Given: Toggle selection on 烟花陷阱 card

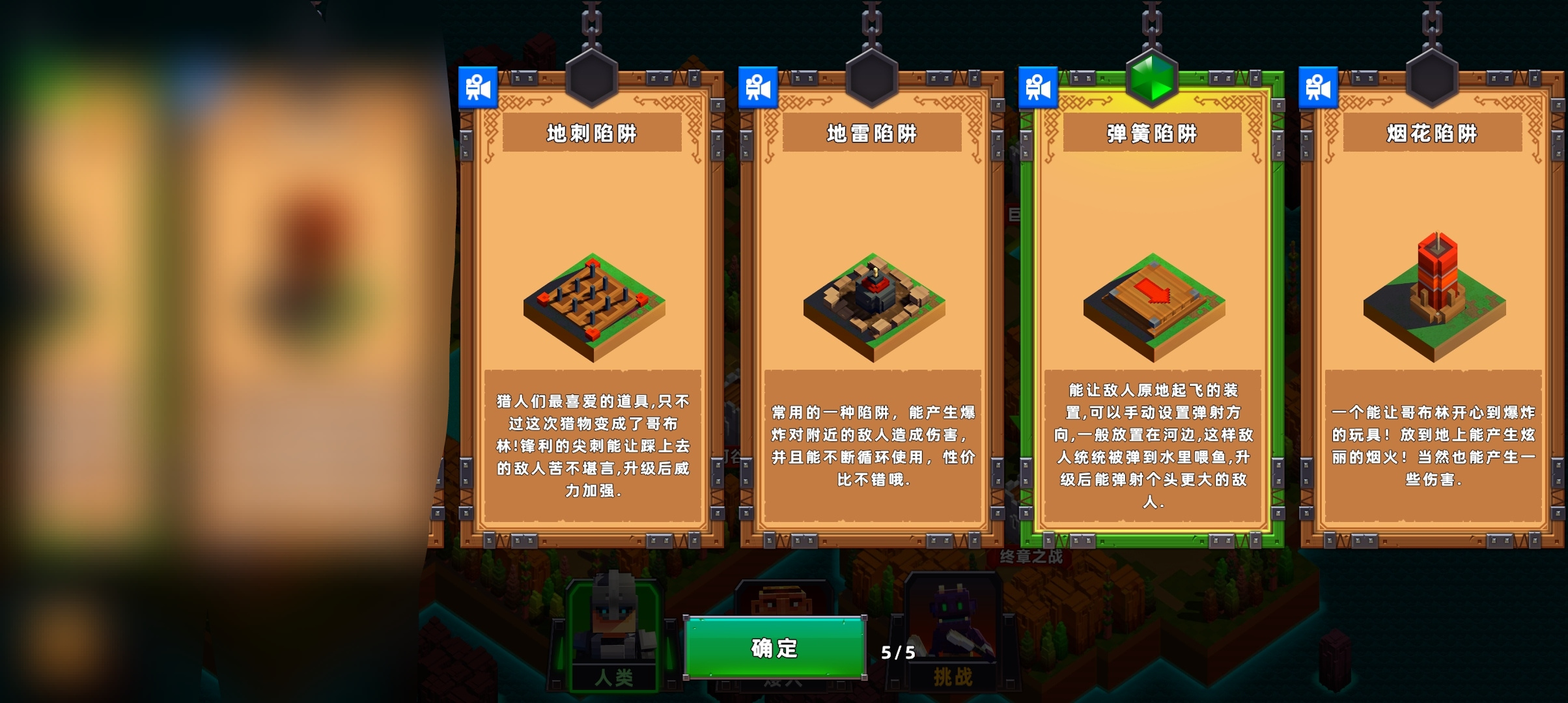Looking at the screenshot, I should coord(1431,325).
